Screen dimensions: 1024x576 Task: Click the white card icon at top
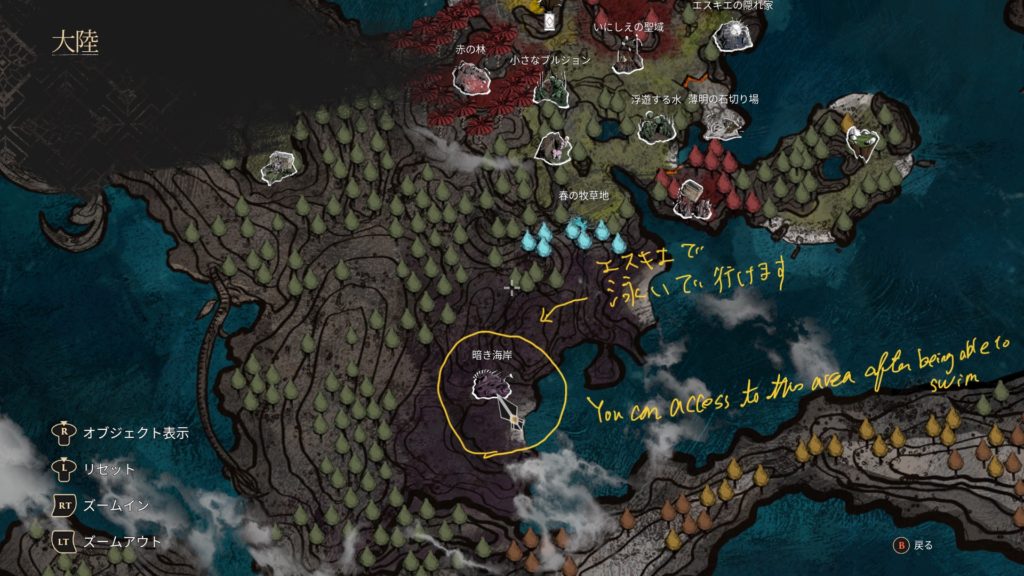pos(549,19)
